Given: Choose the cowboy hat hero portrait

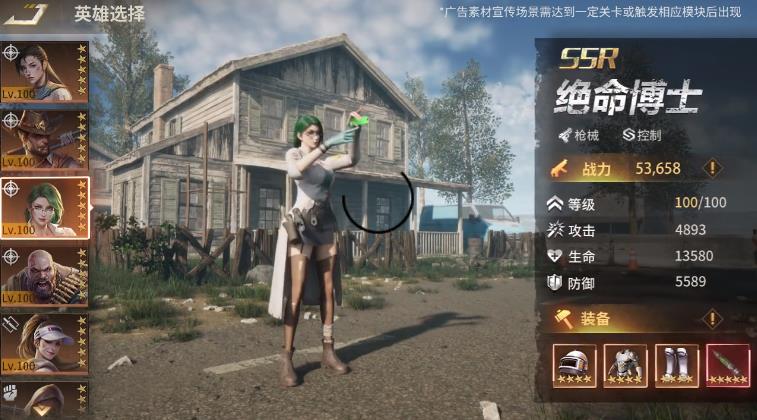Looking at the screenshot, I should tap(47, 139).
